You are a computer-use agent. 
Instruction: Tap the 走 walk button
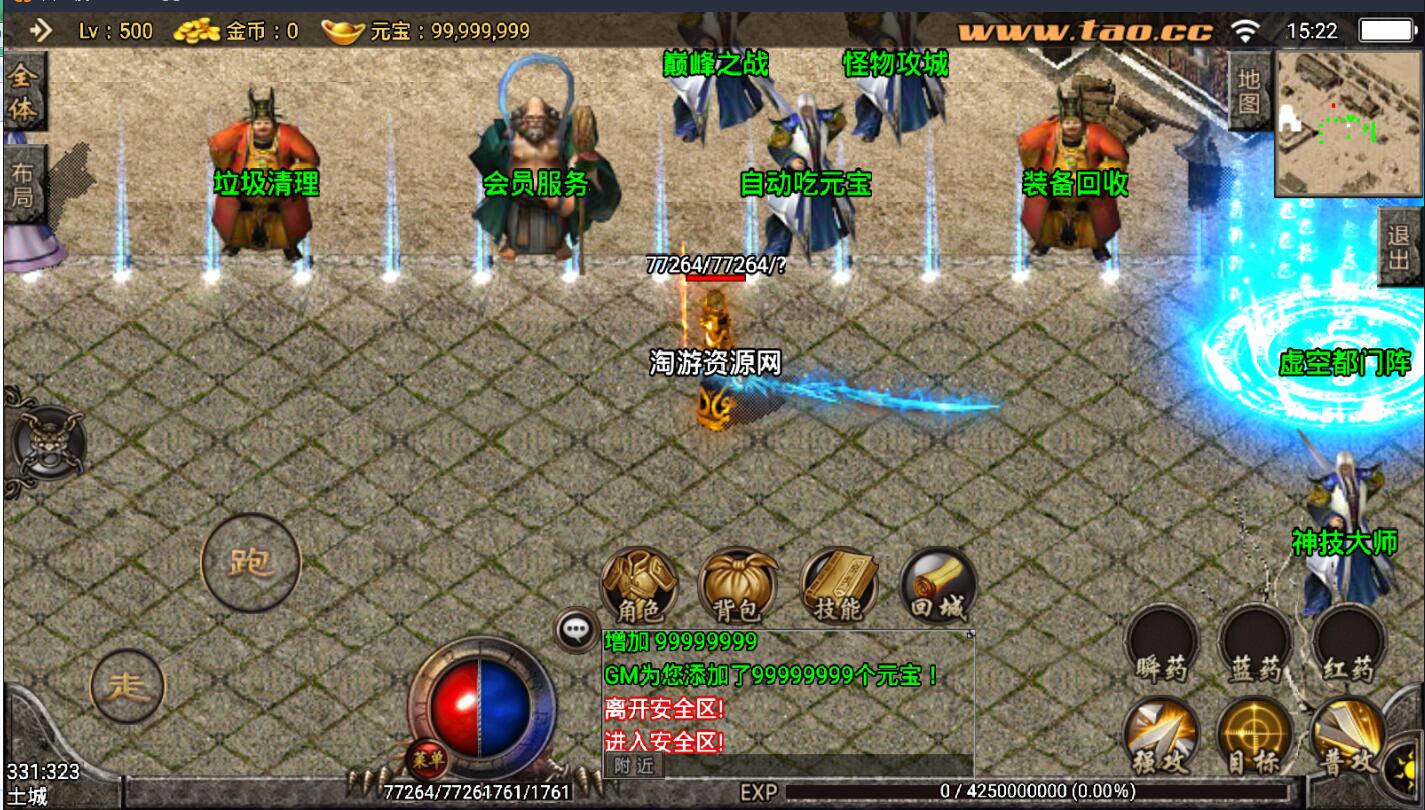click(x=127, y=686)
